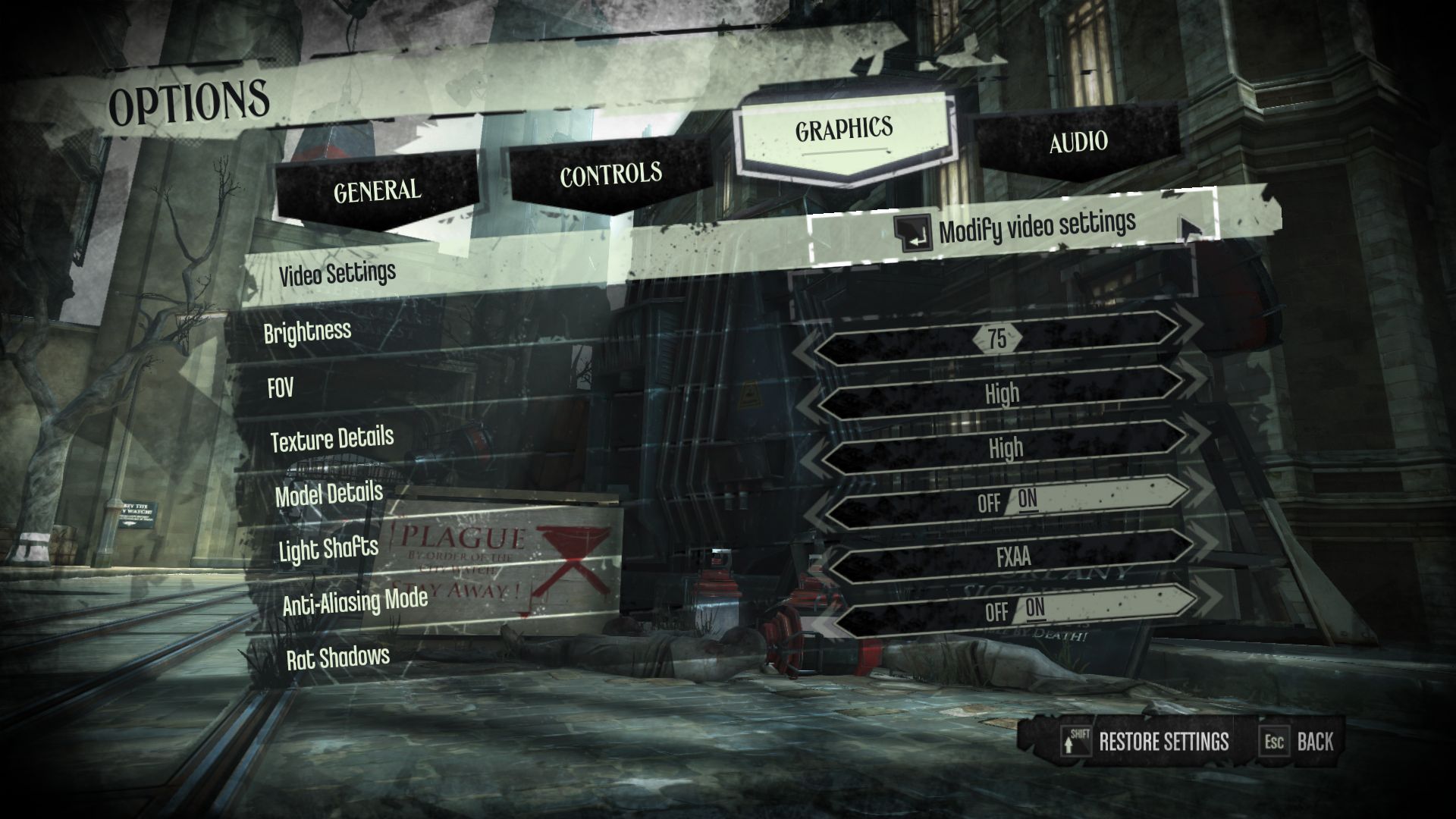Switch to the Audio tab
The image size is (1456, 819).
pyautogui.click(x=1078, y=143)
